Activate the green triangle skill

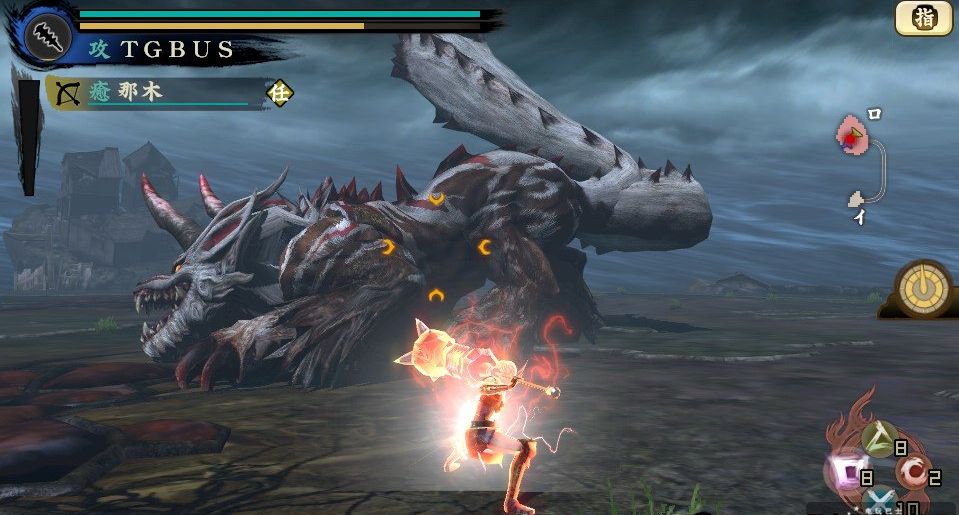coord(880,438)
